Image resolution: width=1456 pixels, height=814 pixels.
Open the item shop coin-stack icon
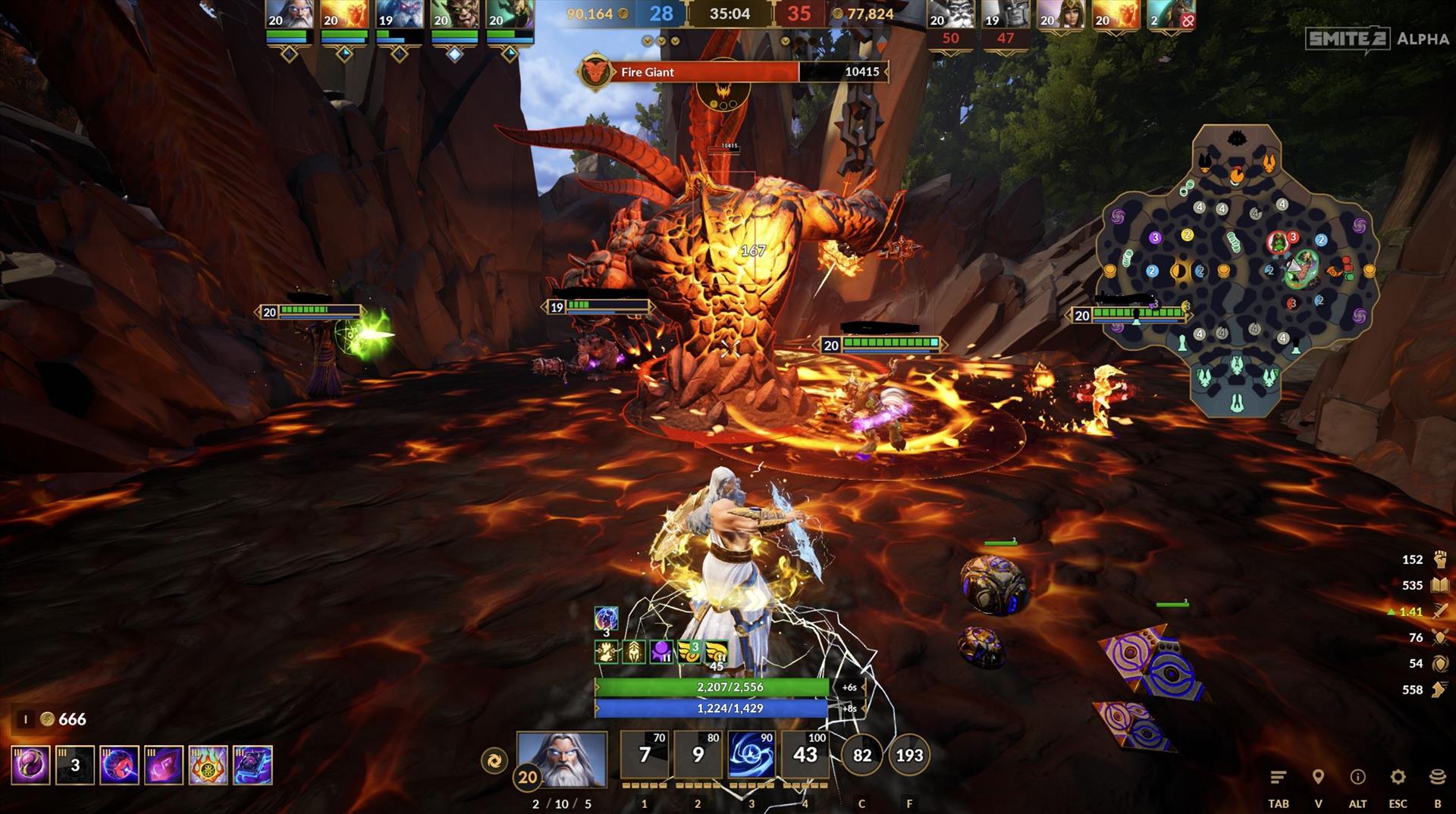pos(1437,778)
